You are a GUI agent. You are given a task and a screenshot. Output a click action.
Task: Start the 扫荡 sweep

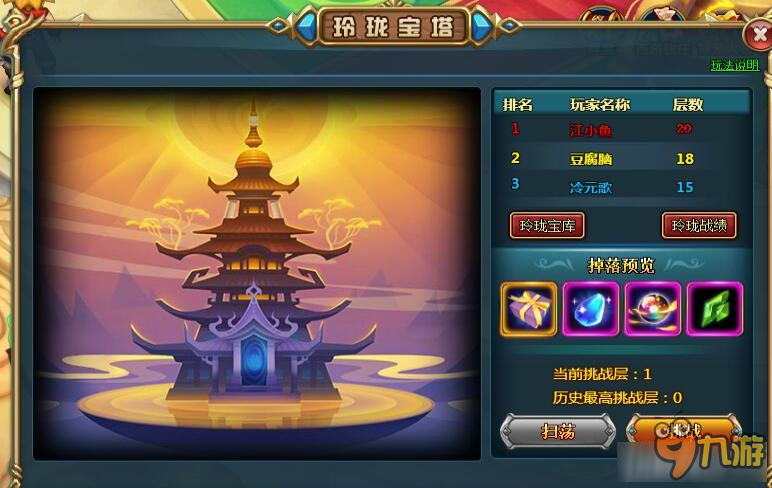557,431
